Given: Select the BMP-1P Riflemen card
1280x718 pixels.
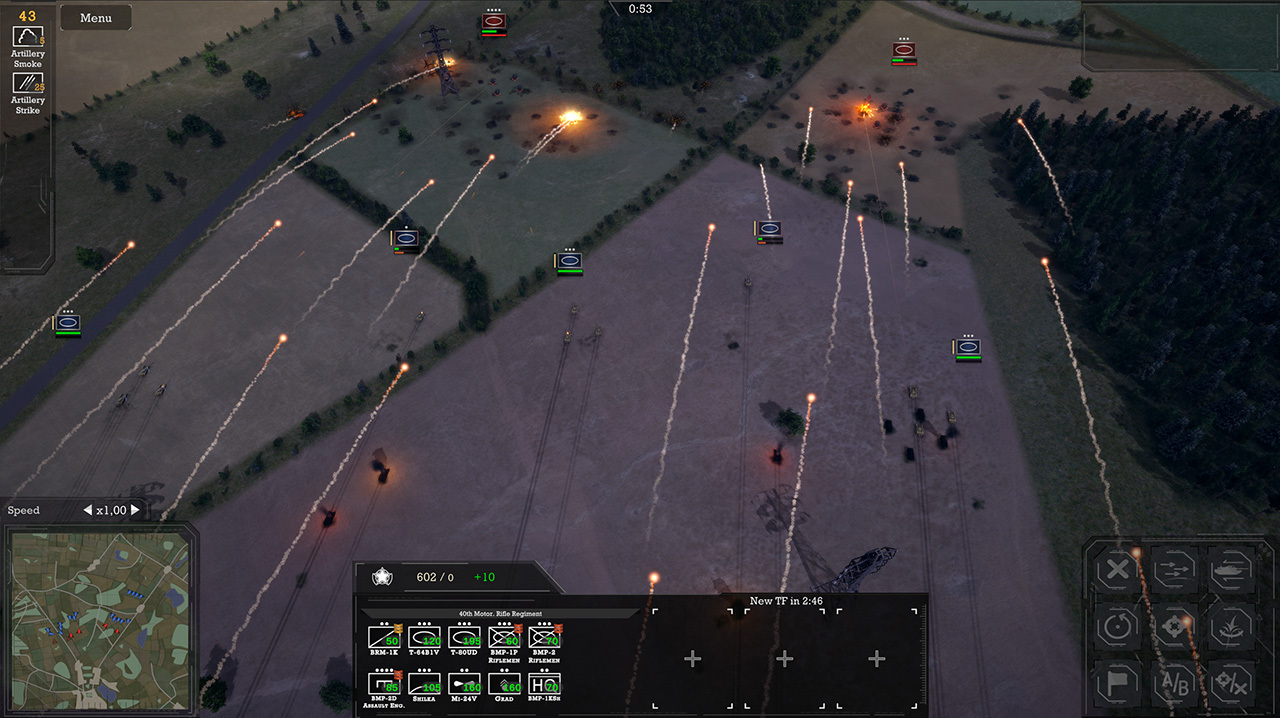Looking at the screenshot, I should click(x=504, y=637).
